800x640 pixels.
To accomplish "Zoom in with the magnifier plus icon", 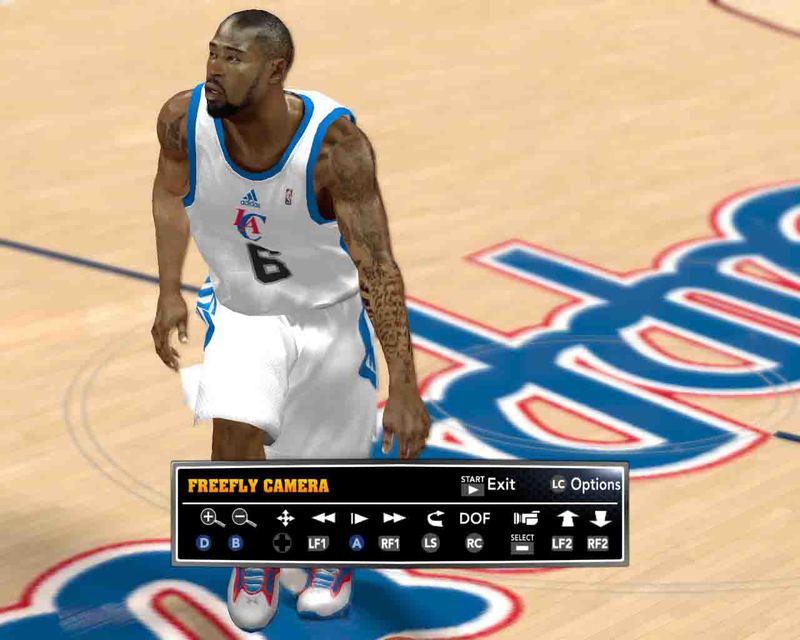I will (211, 518).
